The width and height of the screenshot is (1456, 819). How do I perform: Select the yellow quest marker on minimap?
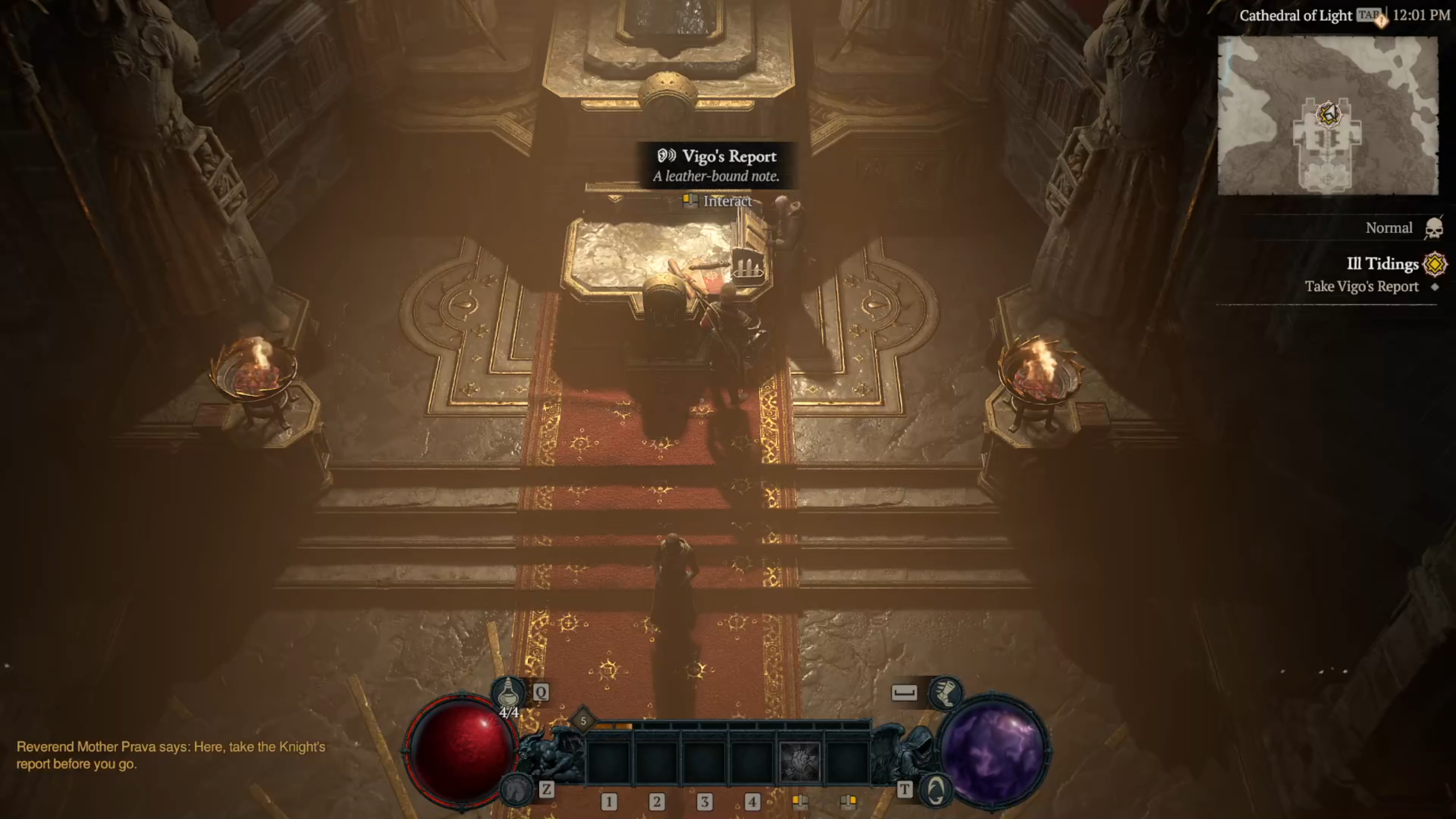[x=1329, y=114]
